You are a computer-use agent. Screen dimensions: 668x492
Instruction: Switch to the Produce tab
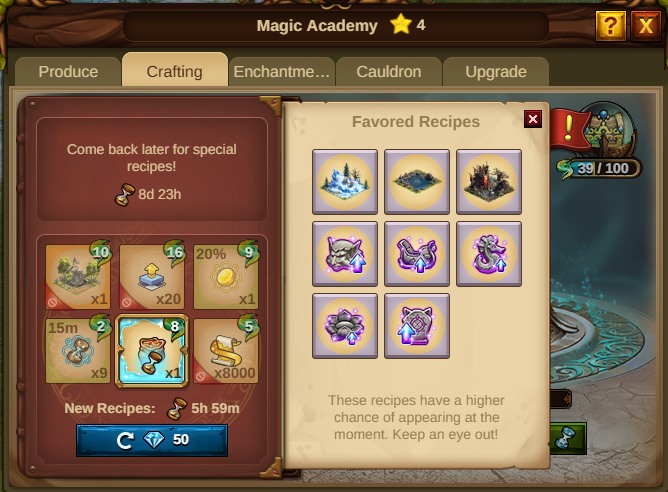[68, 72]
